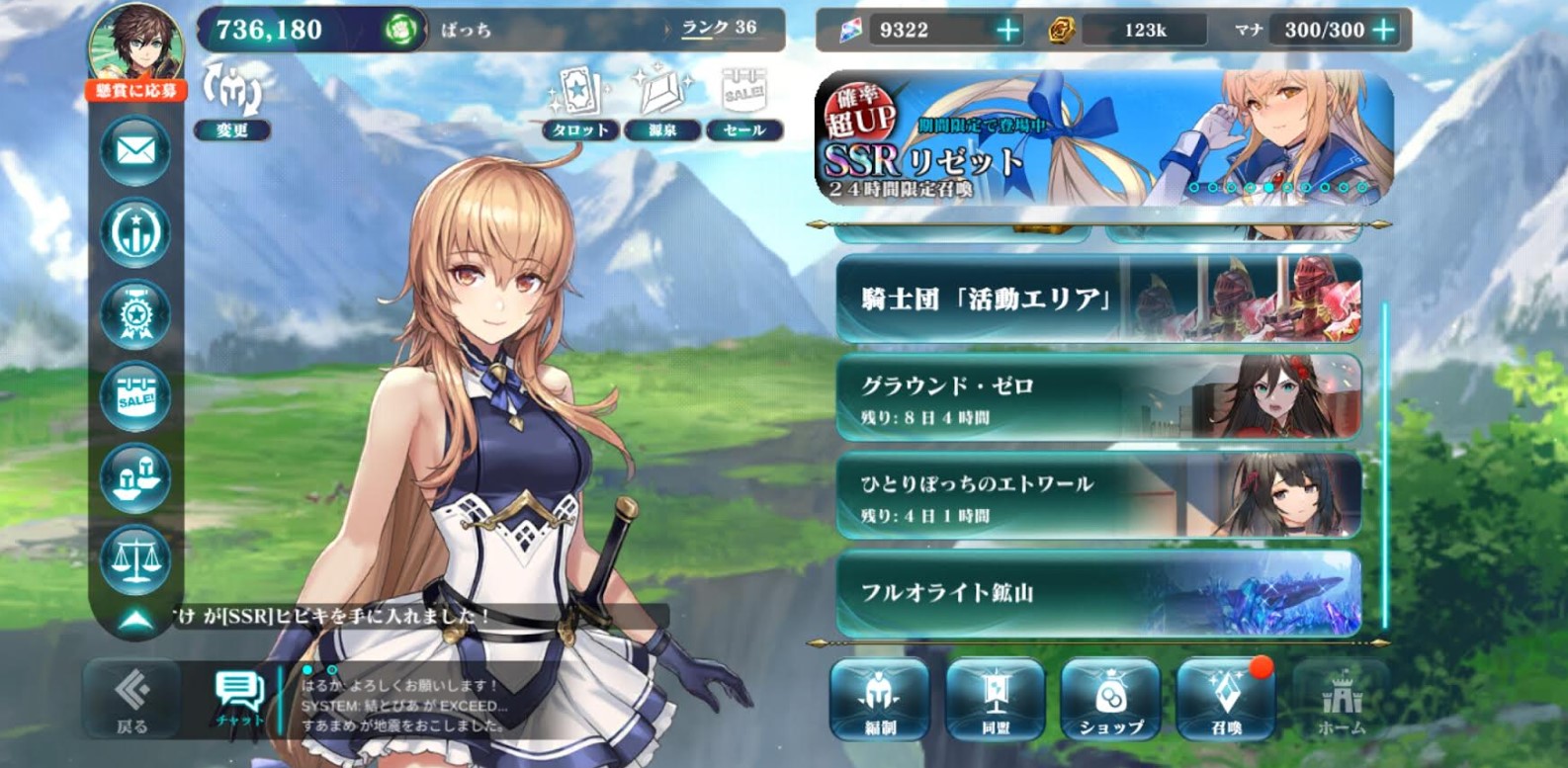Screen dimensions: 1568x768
Task: Open the mail icon in the left sidebar
Action: click(x=136, y=150)
